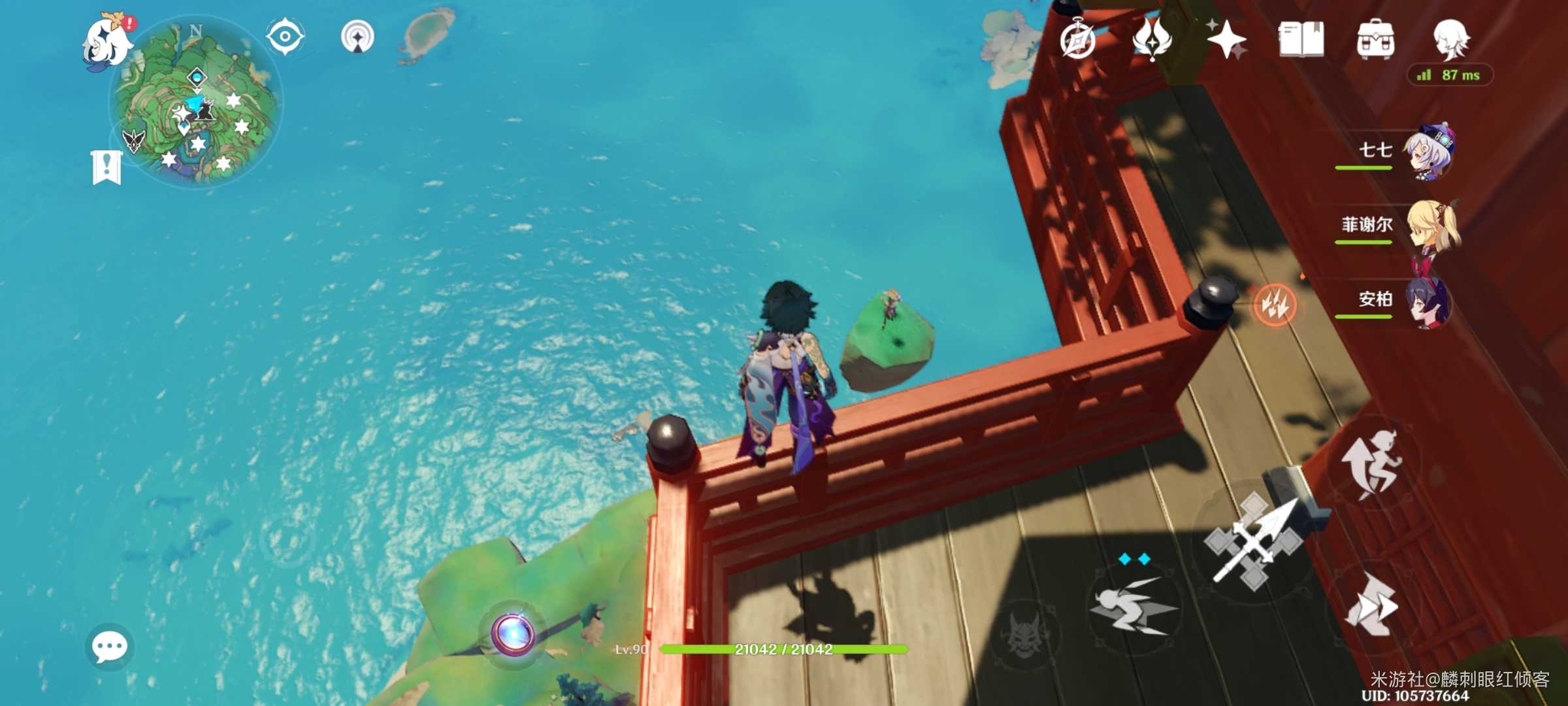Toggle the elemental sight eye icon
The width and height of the screenshot is (1568, 706).
pos(285,37)
